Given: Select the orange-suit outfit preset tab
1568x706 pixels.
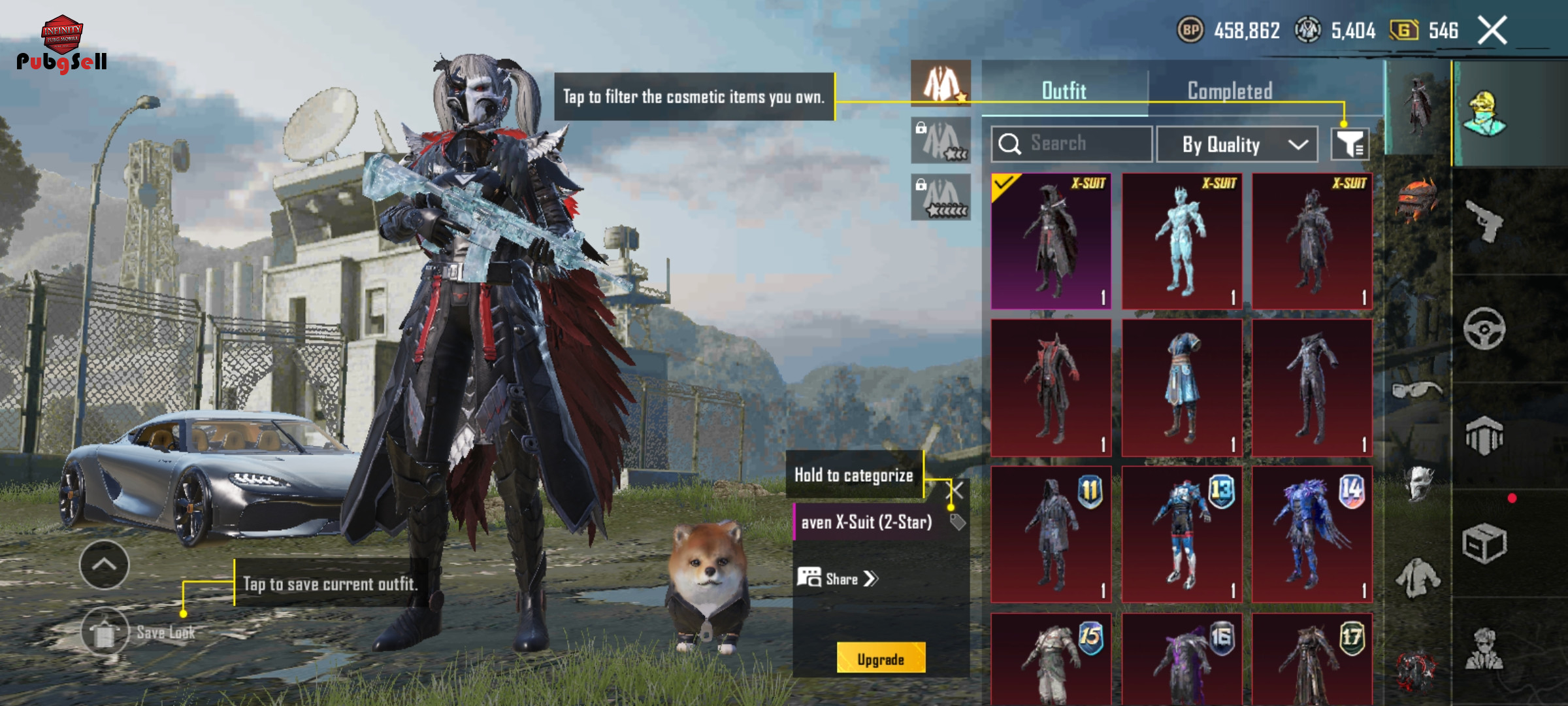Looking at the screenshot, I should (x=941, y=84).
